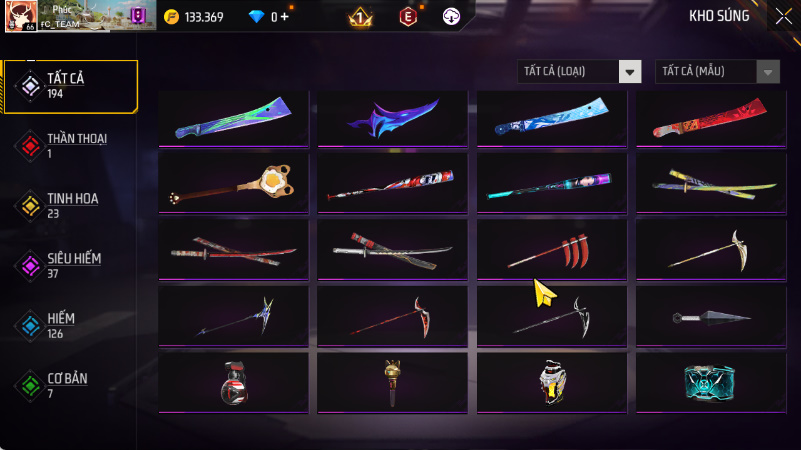Switch to the Thần Thoại tab
Screen dimensions: 801x450
coord(70,145)
